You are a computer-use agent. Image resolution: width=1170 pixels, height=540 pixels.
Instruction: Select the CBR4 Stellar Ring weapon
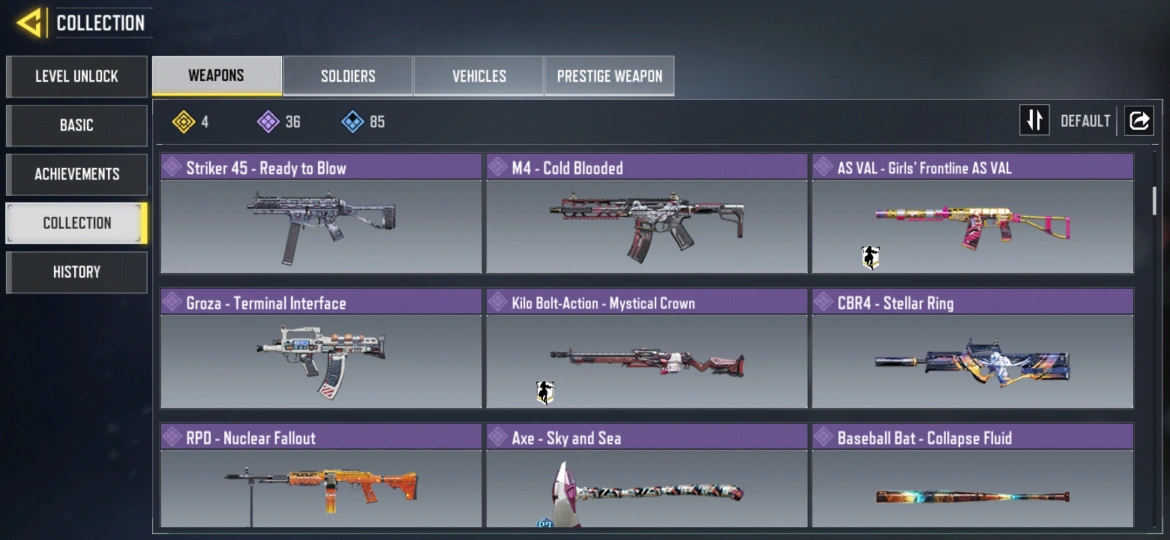[972, 349]
